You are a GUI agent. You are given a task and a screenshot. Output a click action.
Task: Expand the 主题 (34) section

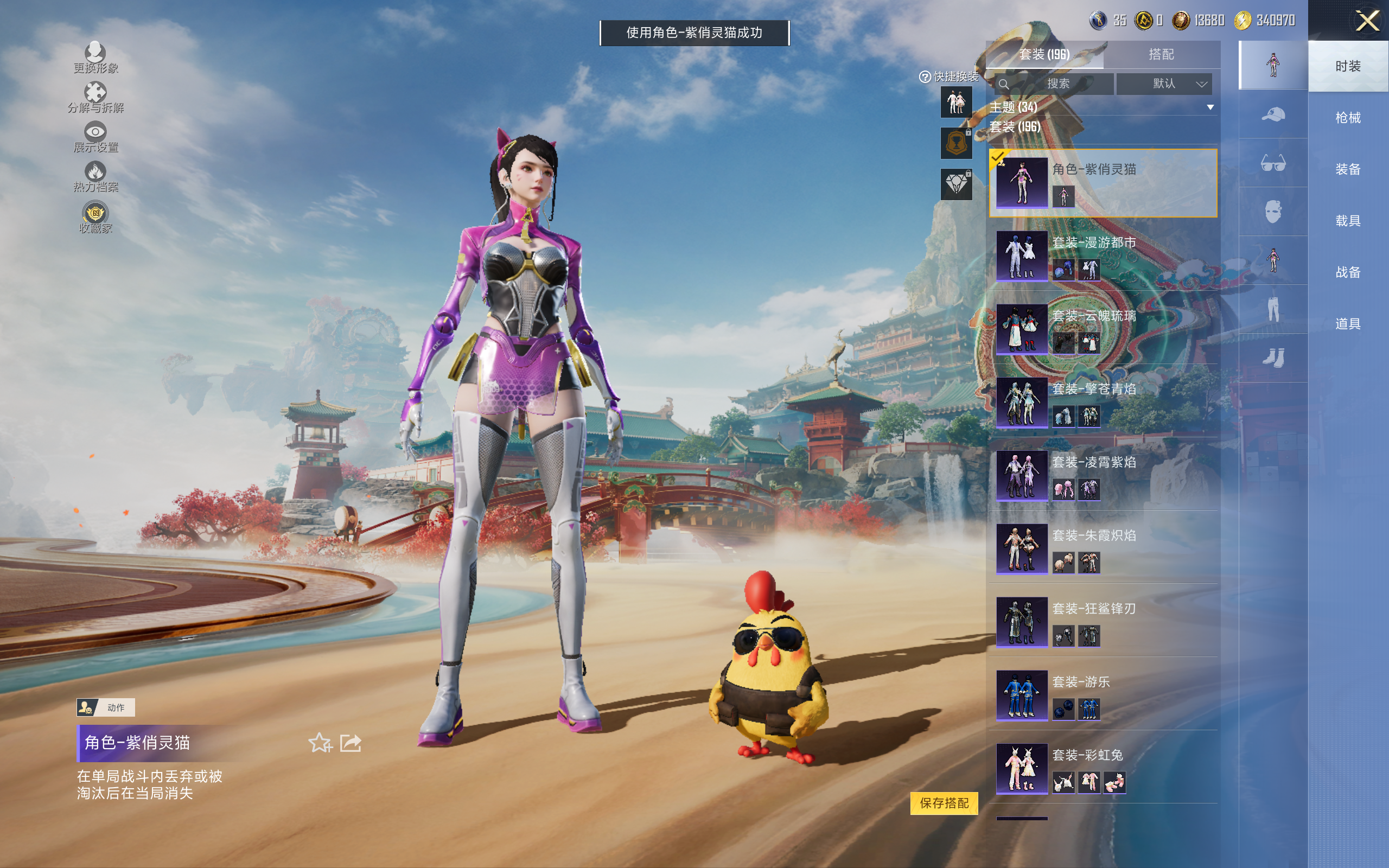(1101, 107)
